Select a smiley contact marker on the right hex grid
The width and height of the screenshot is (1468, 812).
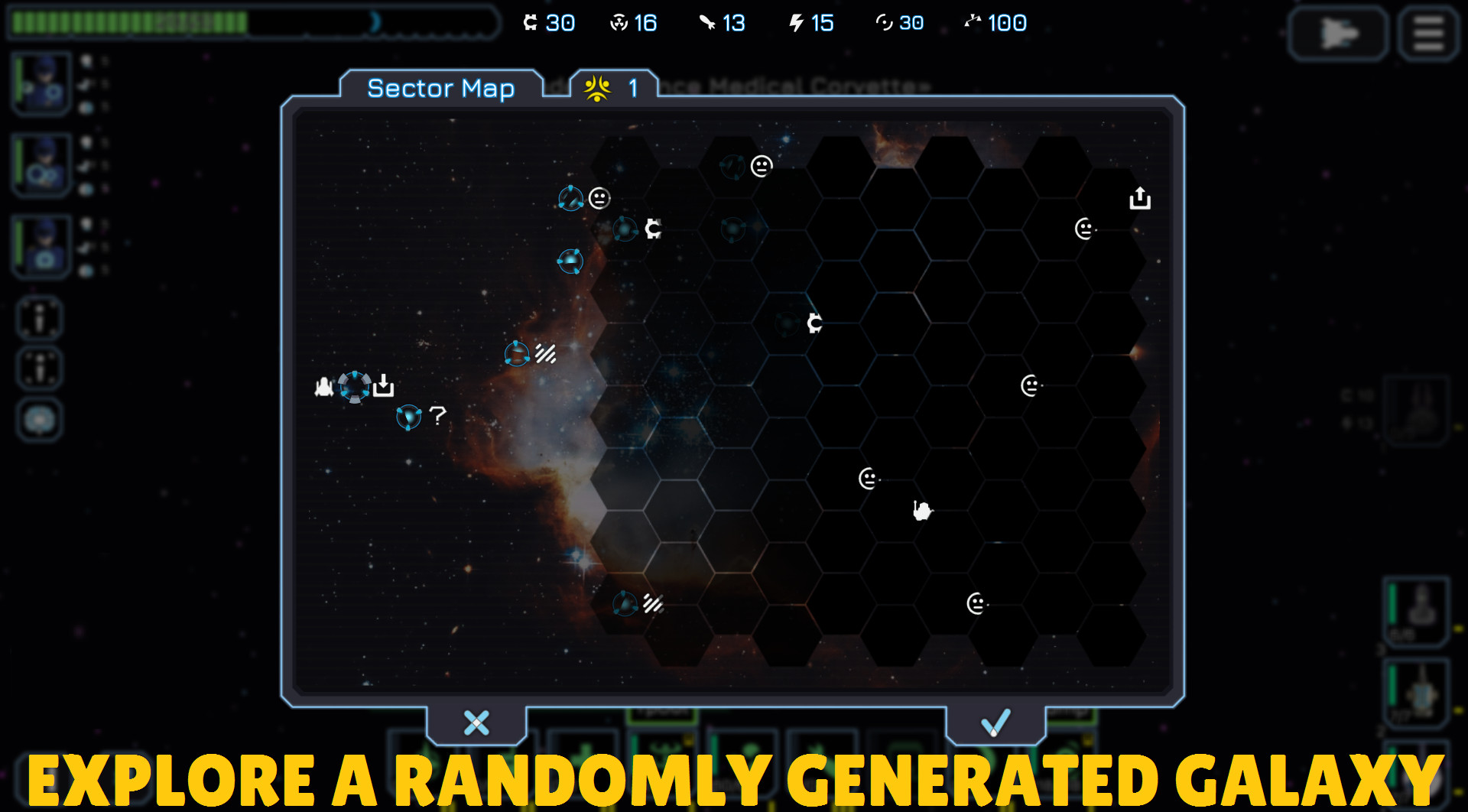pos(1031,386)
